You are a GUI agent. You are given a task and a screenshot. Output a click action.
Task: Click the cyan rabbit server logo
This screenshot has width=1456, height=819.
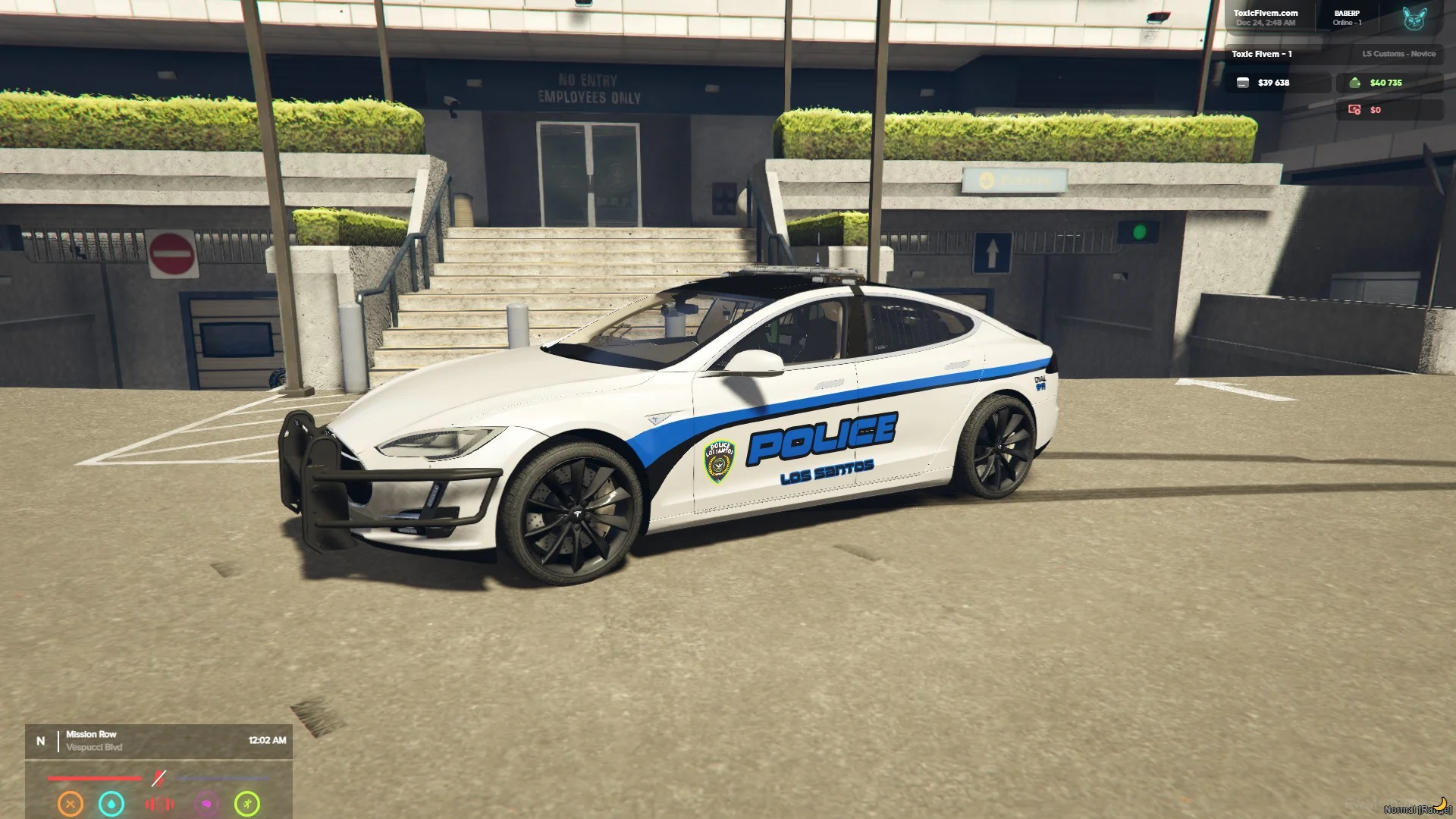click(x=1414, y=18)
